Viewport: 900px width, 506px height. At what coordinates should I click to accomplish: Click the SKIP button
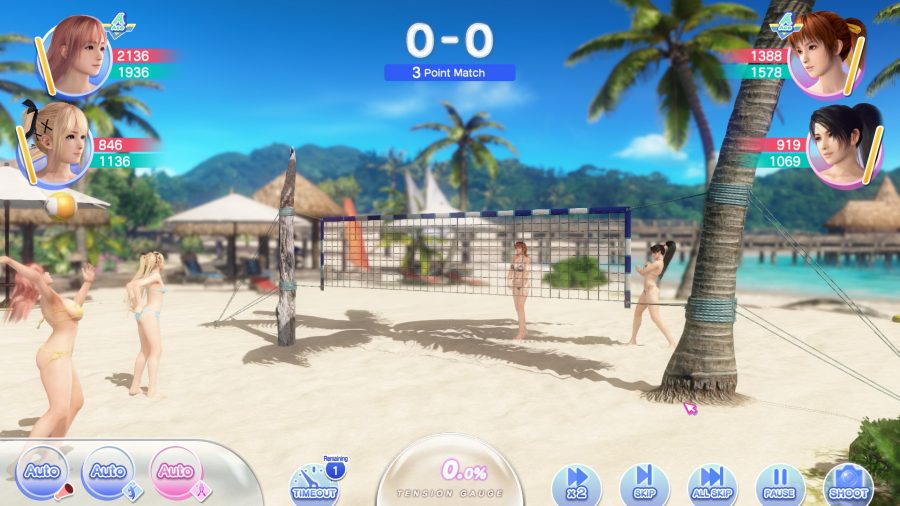[644, 483]
